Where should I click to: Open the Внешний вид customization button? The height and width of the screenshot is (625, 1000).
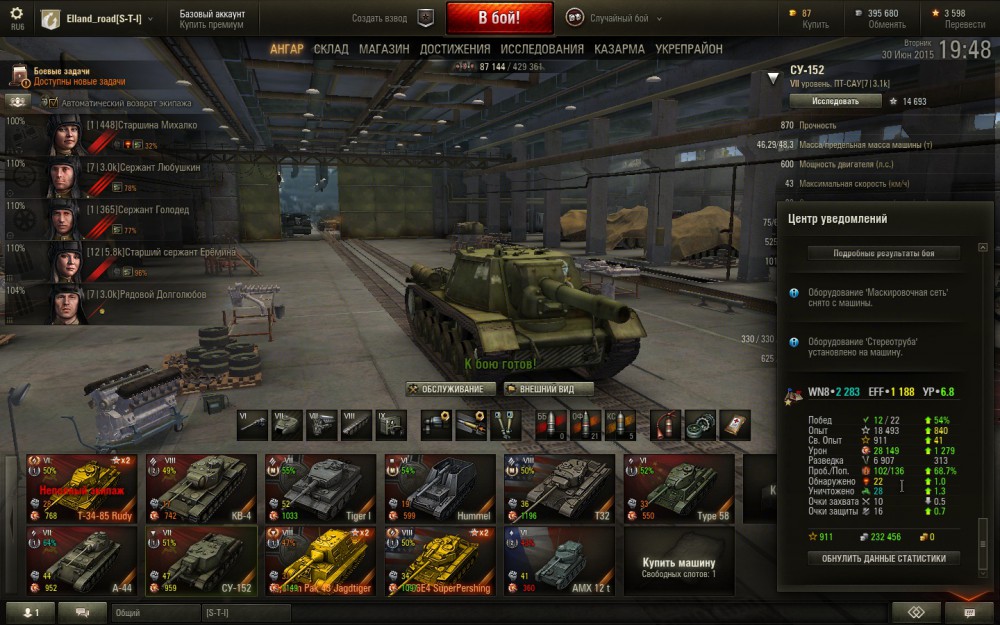[548, 389]
